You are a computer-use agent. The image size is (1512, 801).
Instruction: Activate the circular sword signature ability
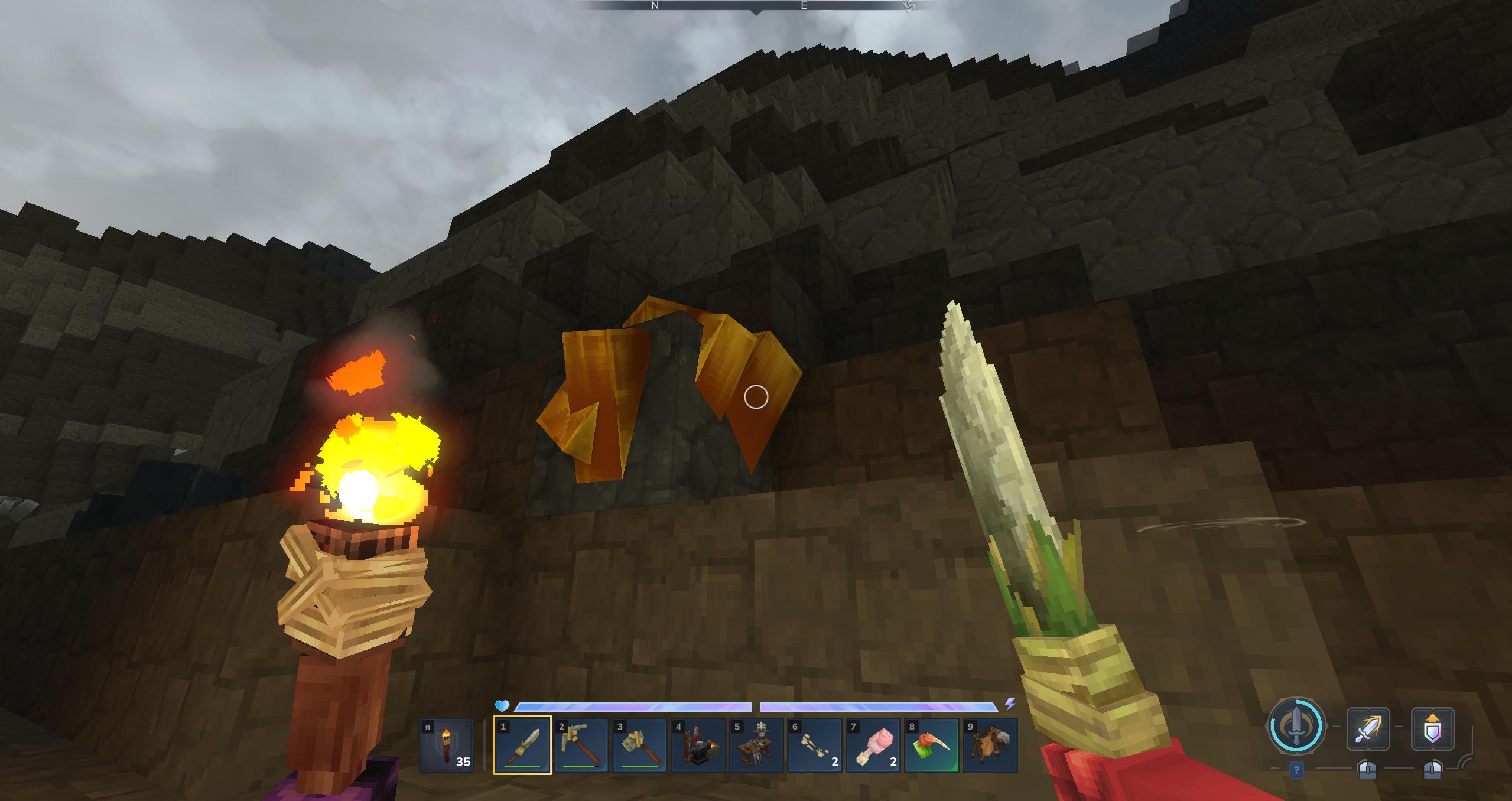click(x=1296, y=726)
